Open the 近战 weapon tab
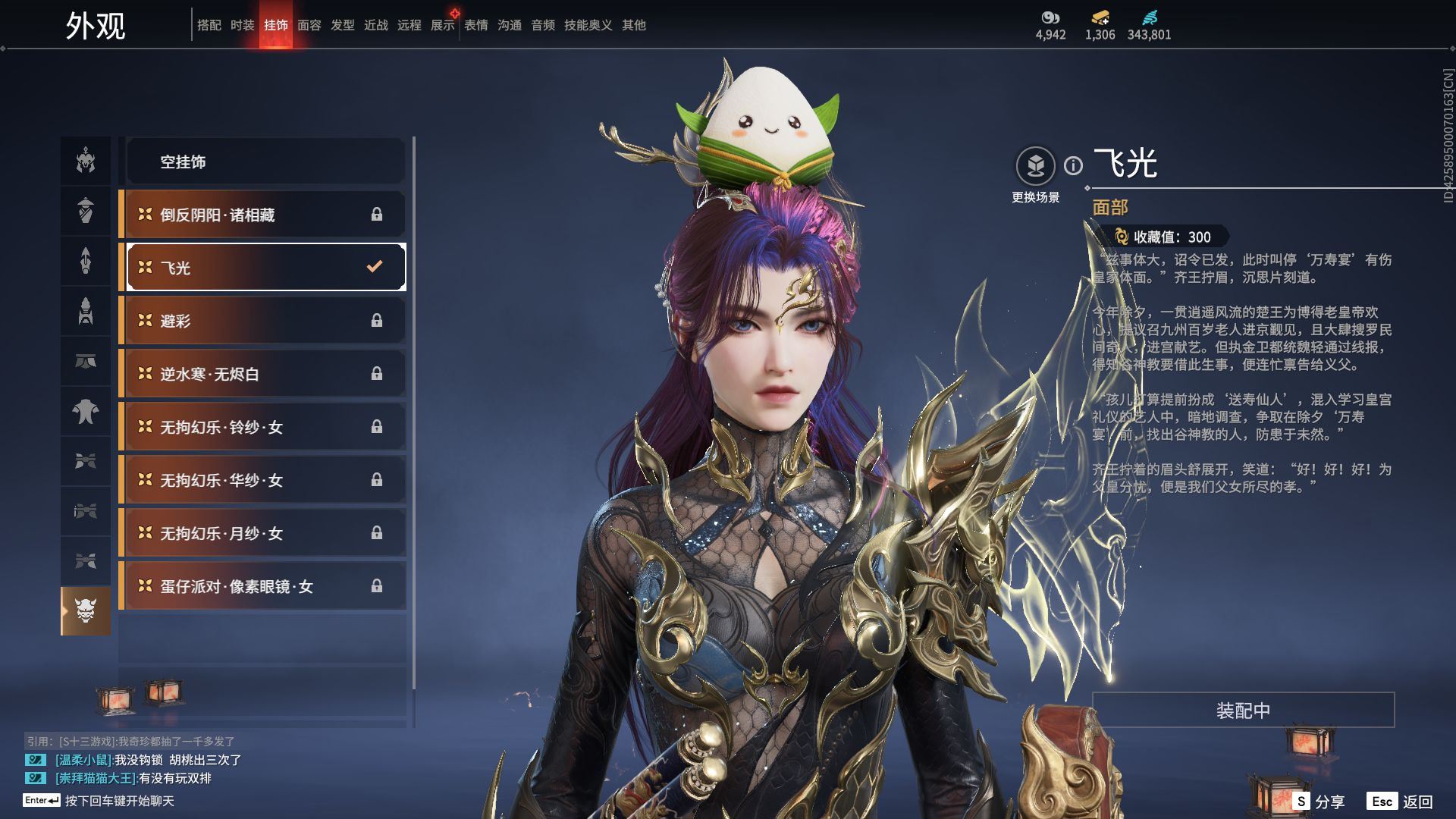The height and width of the screenshot is (819, 1456). click(x=376, y=25)
